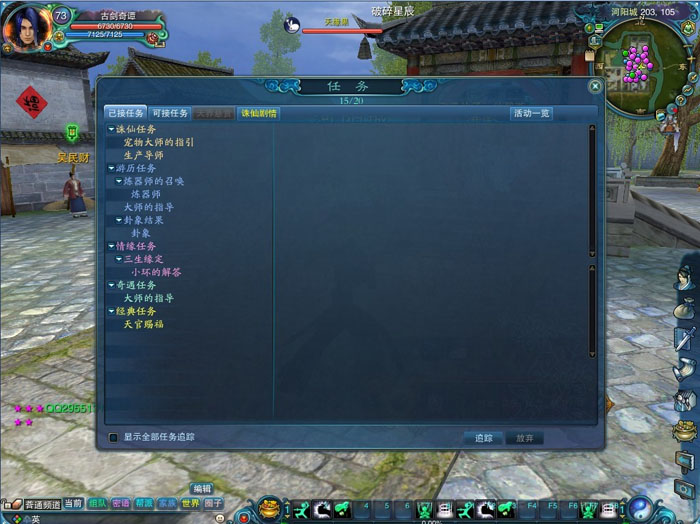Select the 小环的解答 quest
The height and width of the screenshot is (524, 700).
click(156, 272)
